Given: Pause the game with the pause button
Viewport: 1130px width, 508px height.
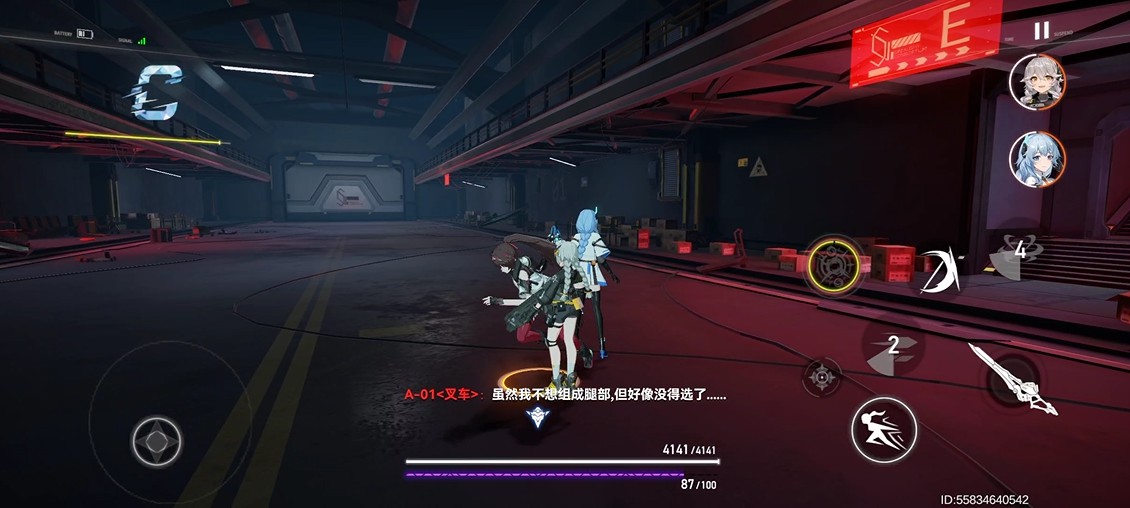Looking at the screenshot, I should [1041, 31].
